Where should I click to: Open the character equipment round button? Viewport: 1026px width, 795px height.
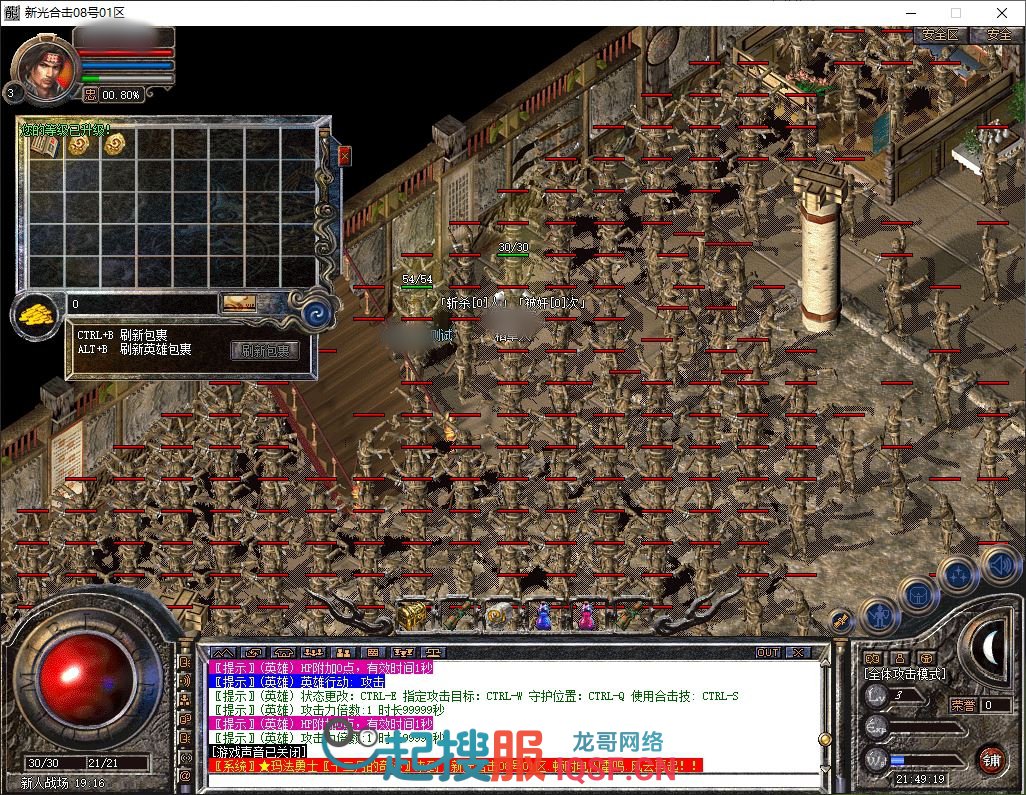click(879, 615)
